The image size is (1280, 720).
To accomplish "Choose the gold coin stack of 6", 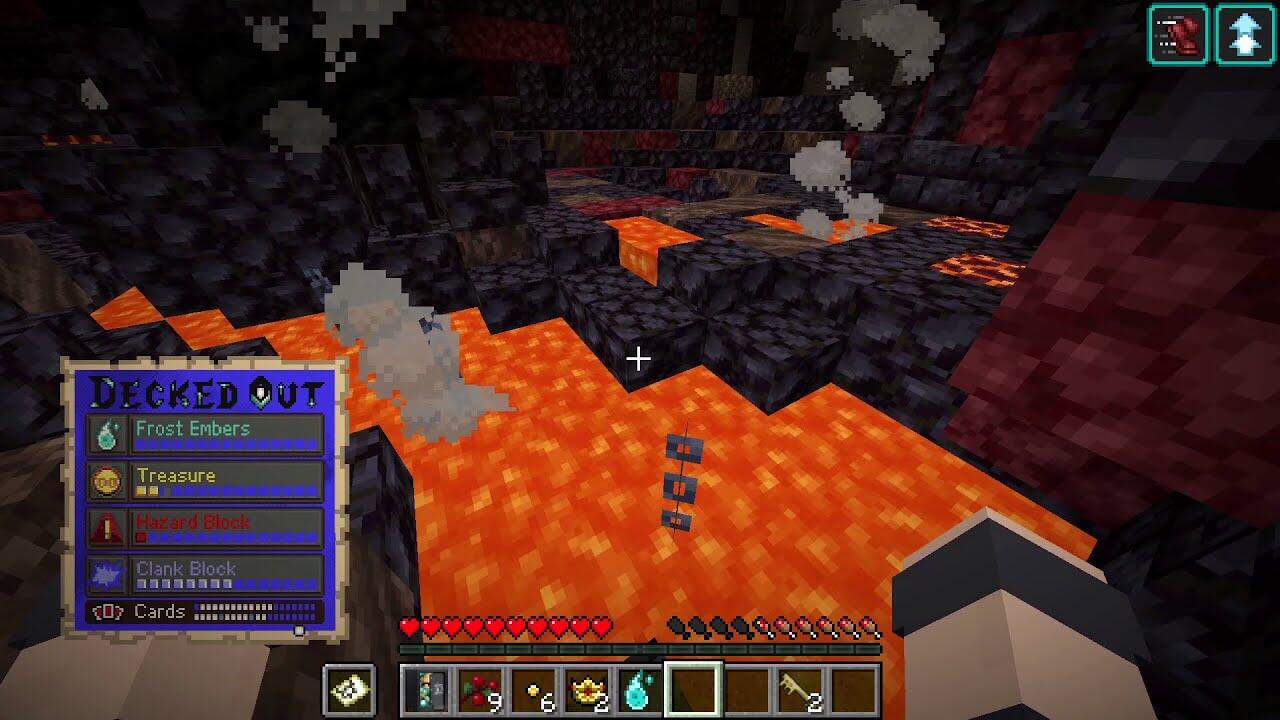I will (x=534, y=690).
